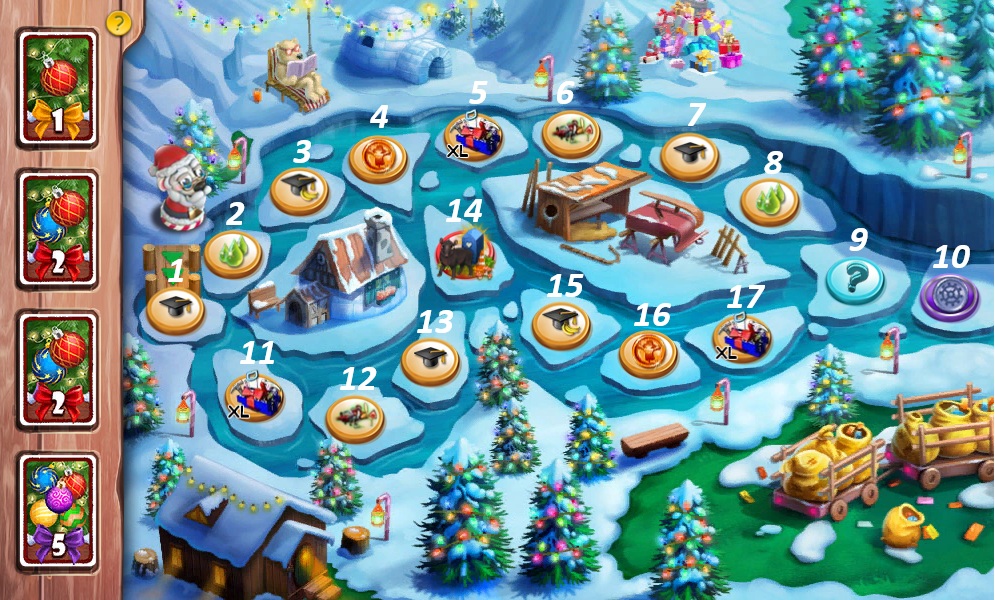The height and width of the screenshot is (600, 995).
Task: Select level 4 orange emblem node
Action: pos(378,158)
